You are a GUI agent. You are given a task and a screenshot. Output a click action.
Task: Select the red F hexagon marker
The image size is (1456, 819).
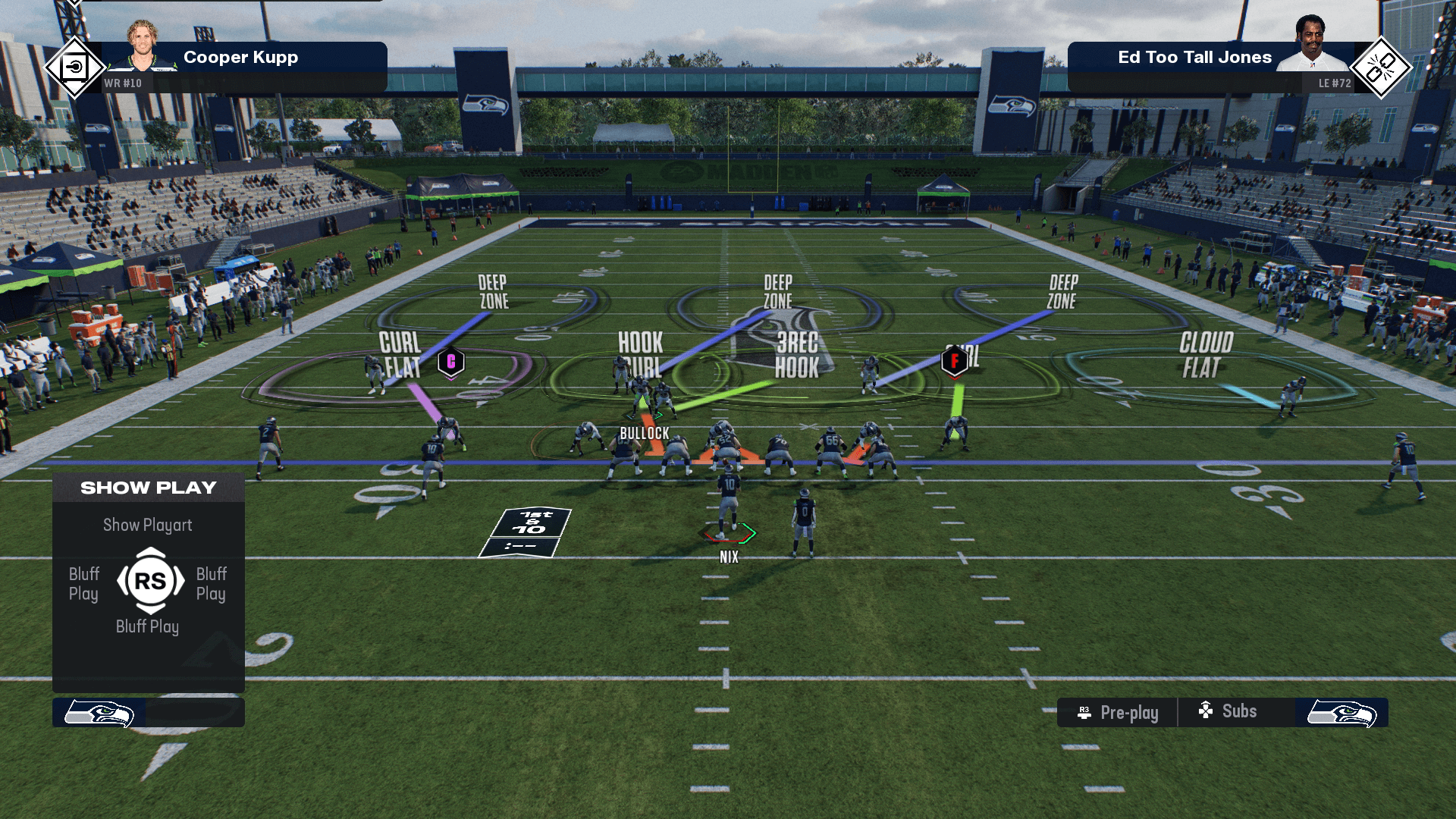pyautogui.click(x=954, y=361)
